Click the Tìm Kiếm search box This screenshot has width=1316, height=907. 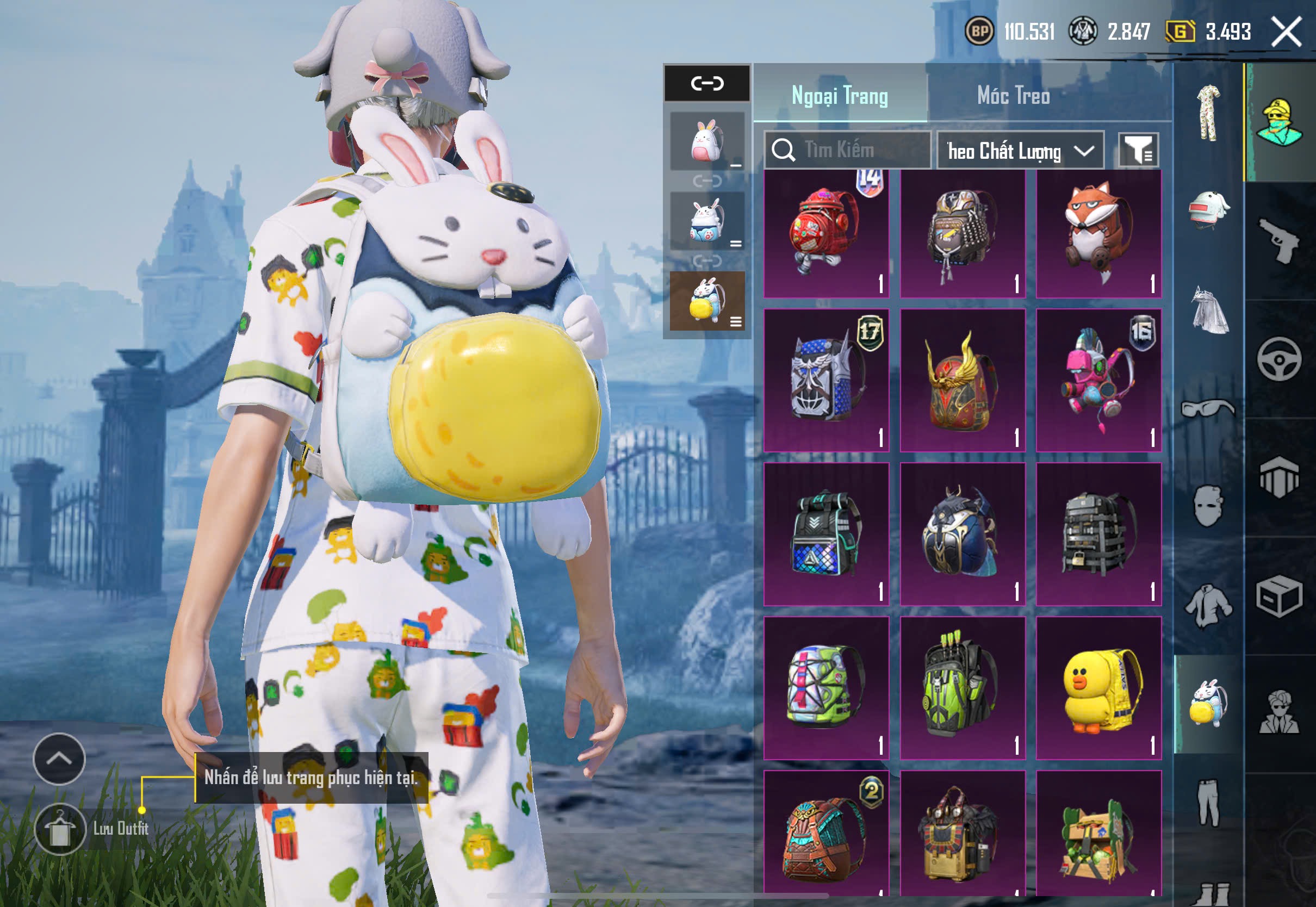click(847, 150)
